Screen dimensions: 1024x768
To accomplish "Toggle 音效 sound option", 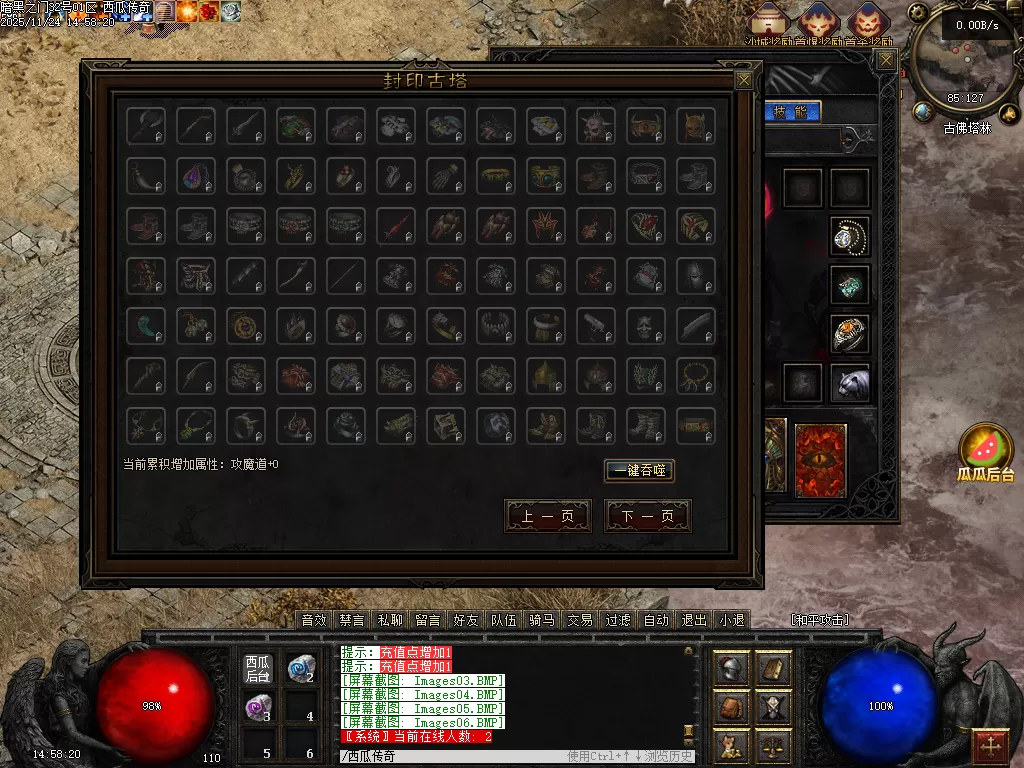I will tap(314, 620).
